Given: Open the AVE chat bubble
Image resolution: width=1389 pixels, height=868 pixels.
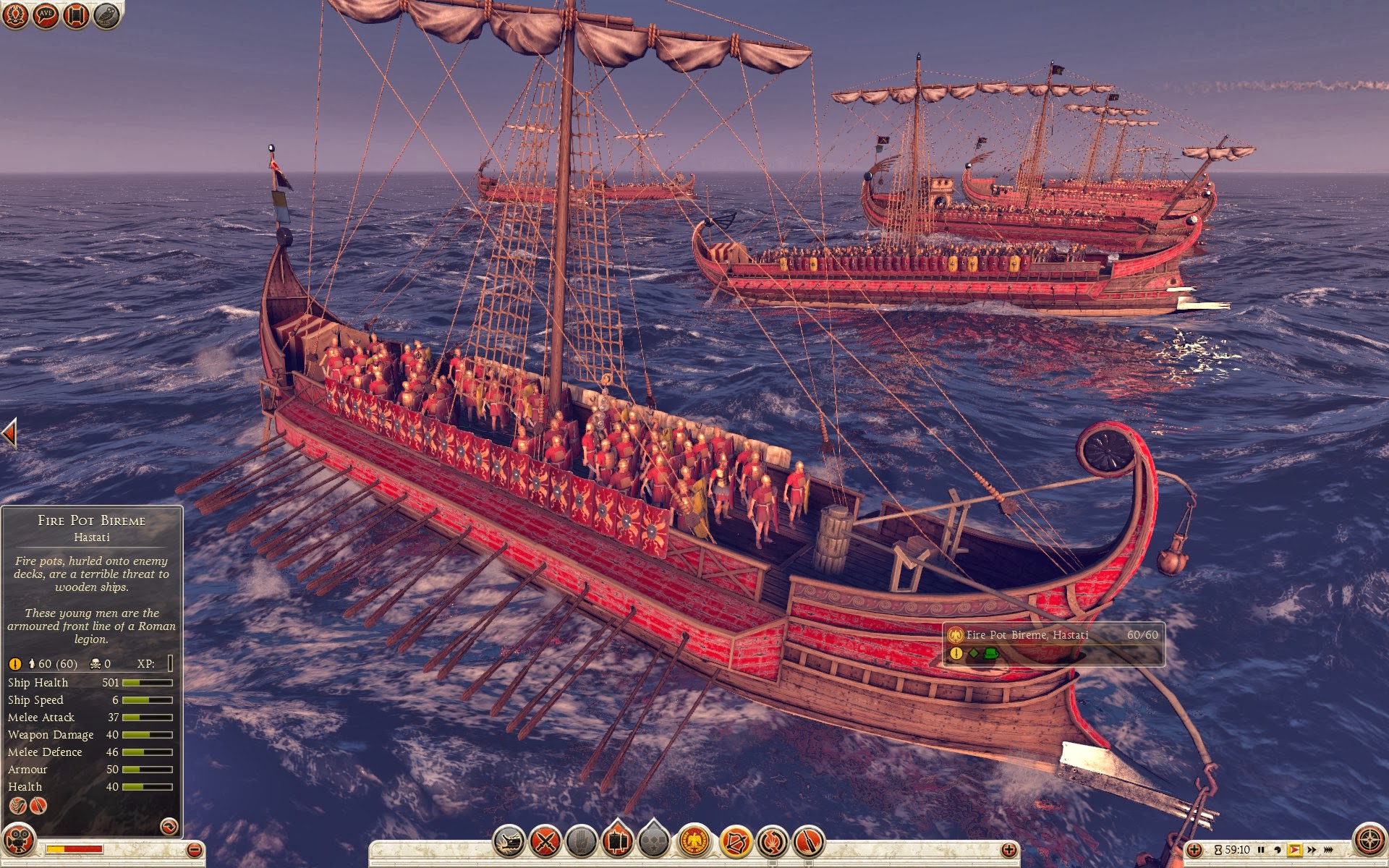Looking at the screenshot, I should pos(46,15).
